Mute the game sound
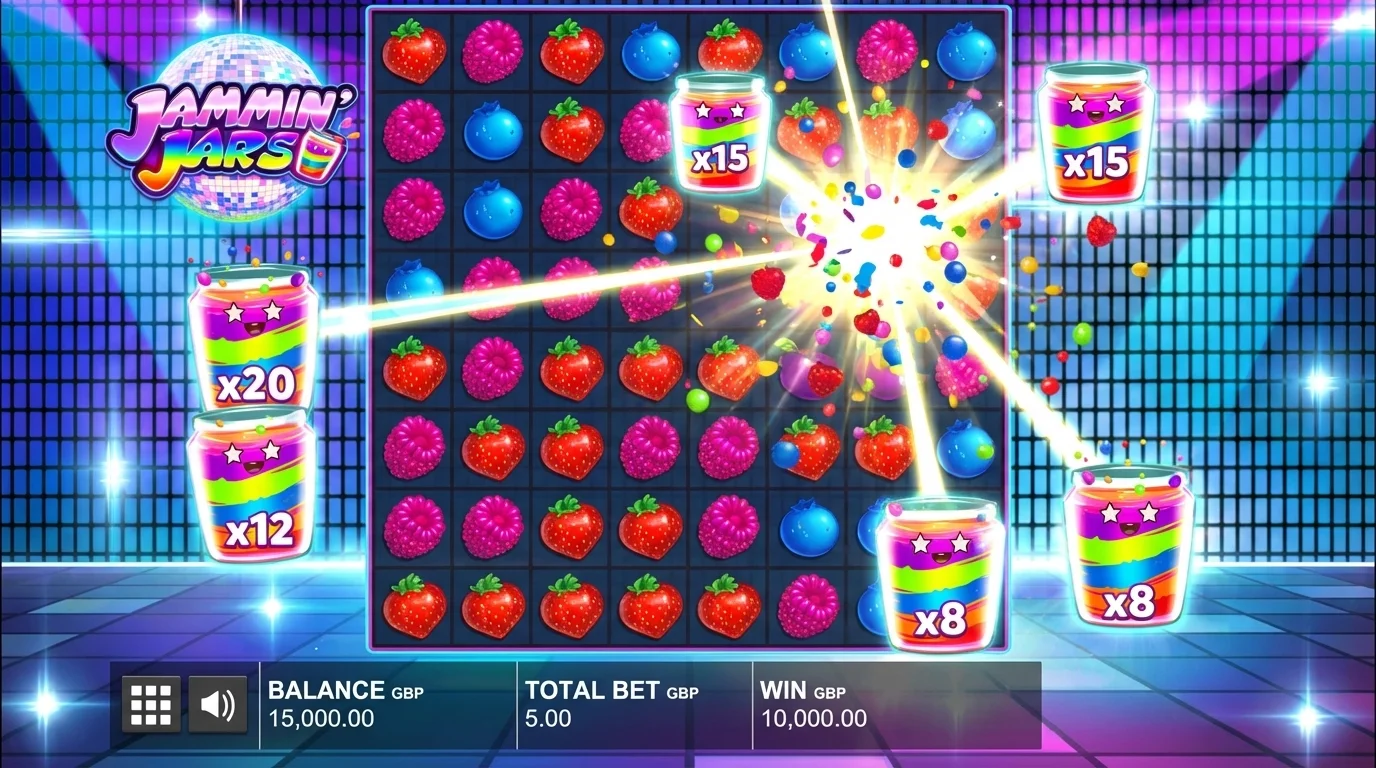This screenshot has width=1376, height=768. (219, 704)
